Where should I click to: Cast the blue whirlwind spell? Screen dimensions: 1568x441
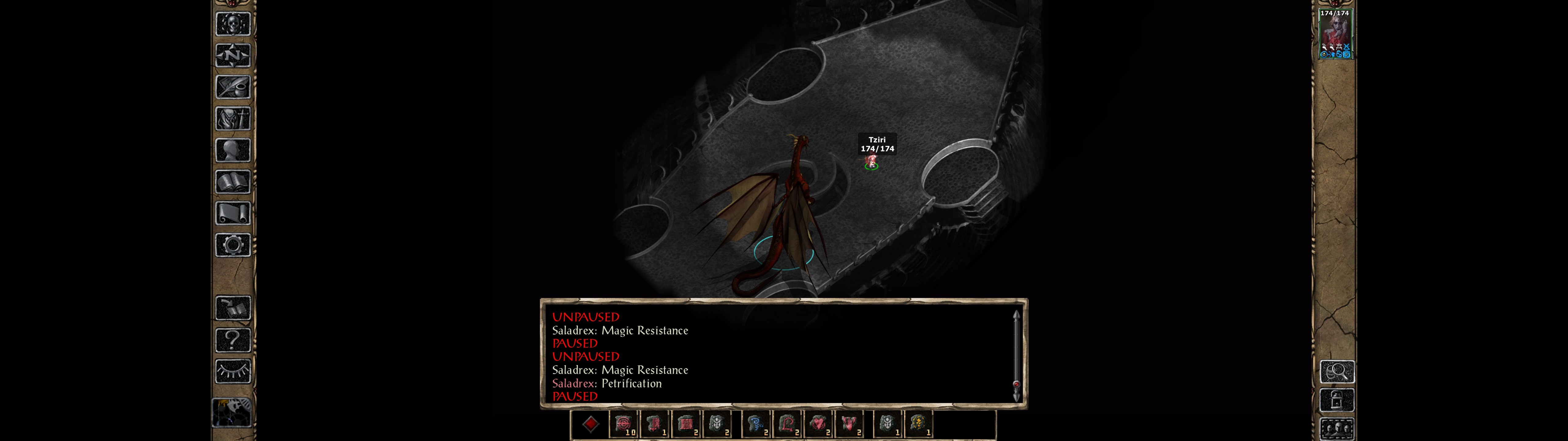pyautogui.click(x=757, y=424)
